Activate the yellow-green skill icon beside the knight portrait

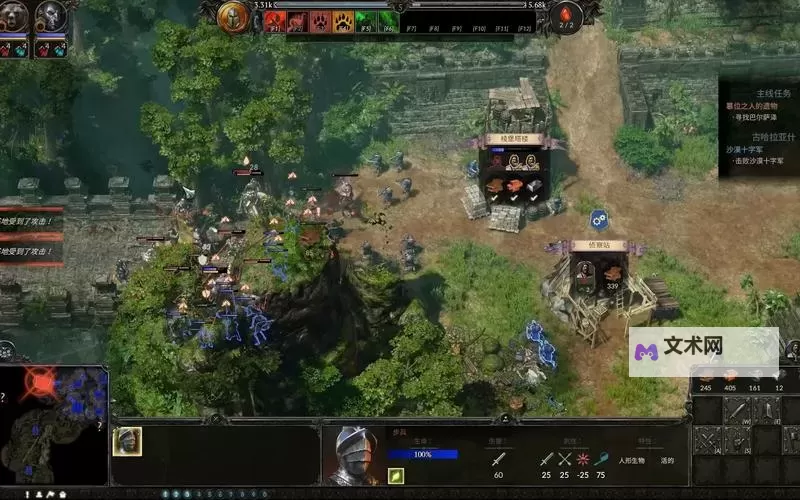pyautogui.click(x=396, y=476)
